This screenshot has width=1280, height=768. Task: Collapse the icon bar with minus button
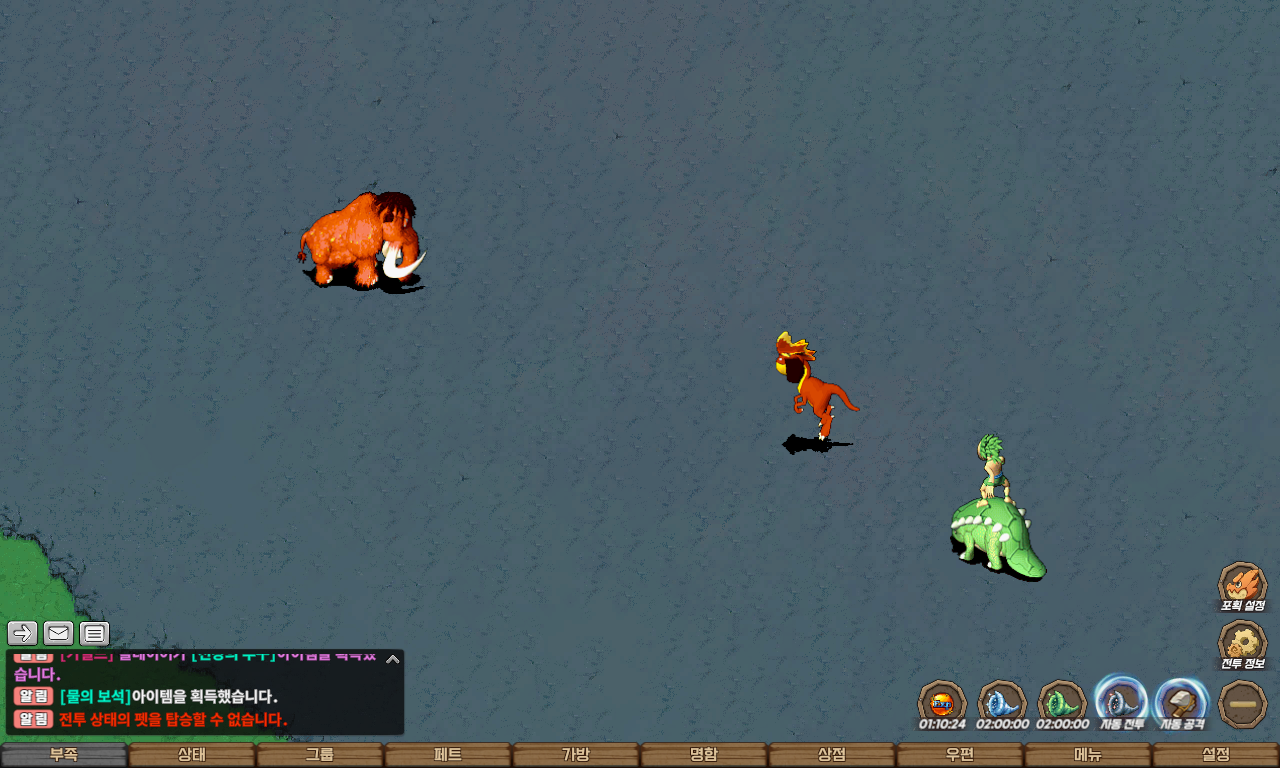click(1243, 703)
